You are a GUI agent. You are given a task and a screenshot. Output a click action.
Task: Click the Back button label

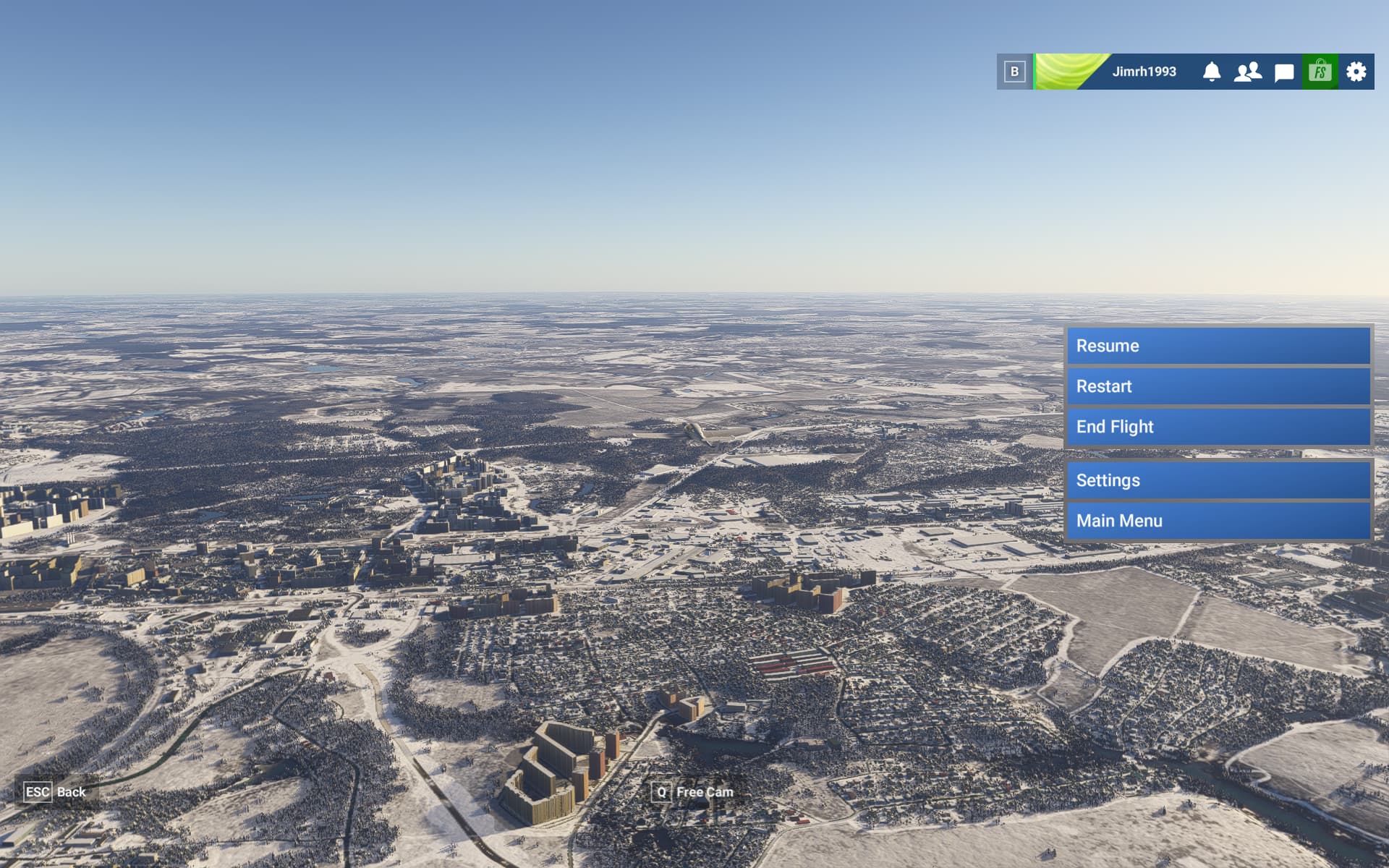point(70,792)
